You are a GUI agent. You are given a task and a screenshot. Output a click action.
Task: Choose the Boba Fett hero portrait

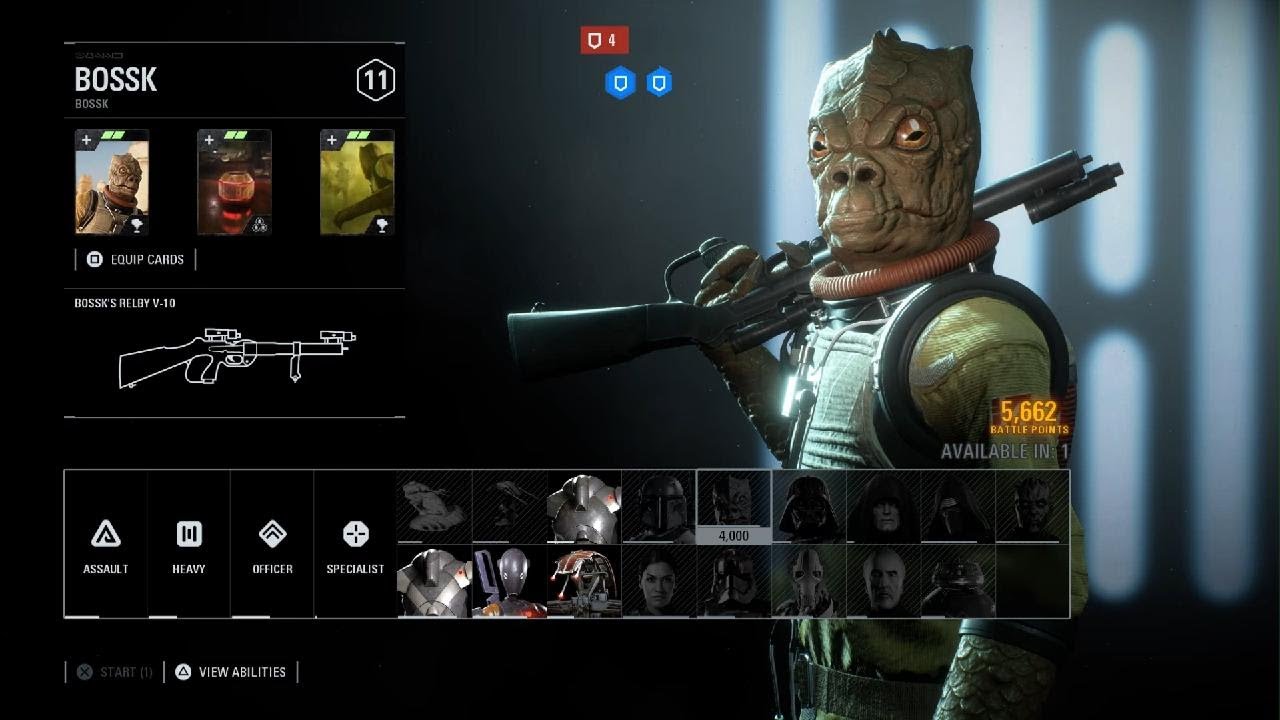[658, 507]
